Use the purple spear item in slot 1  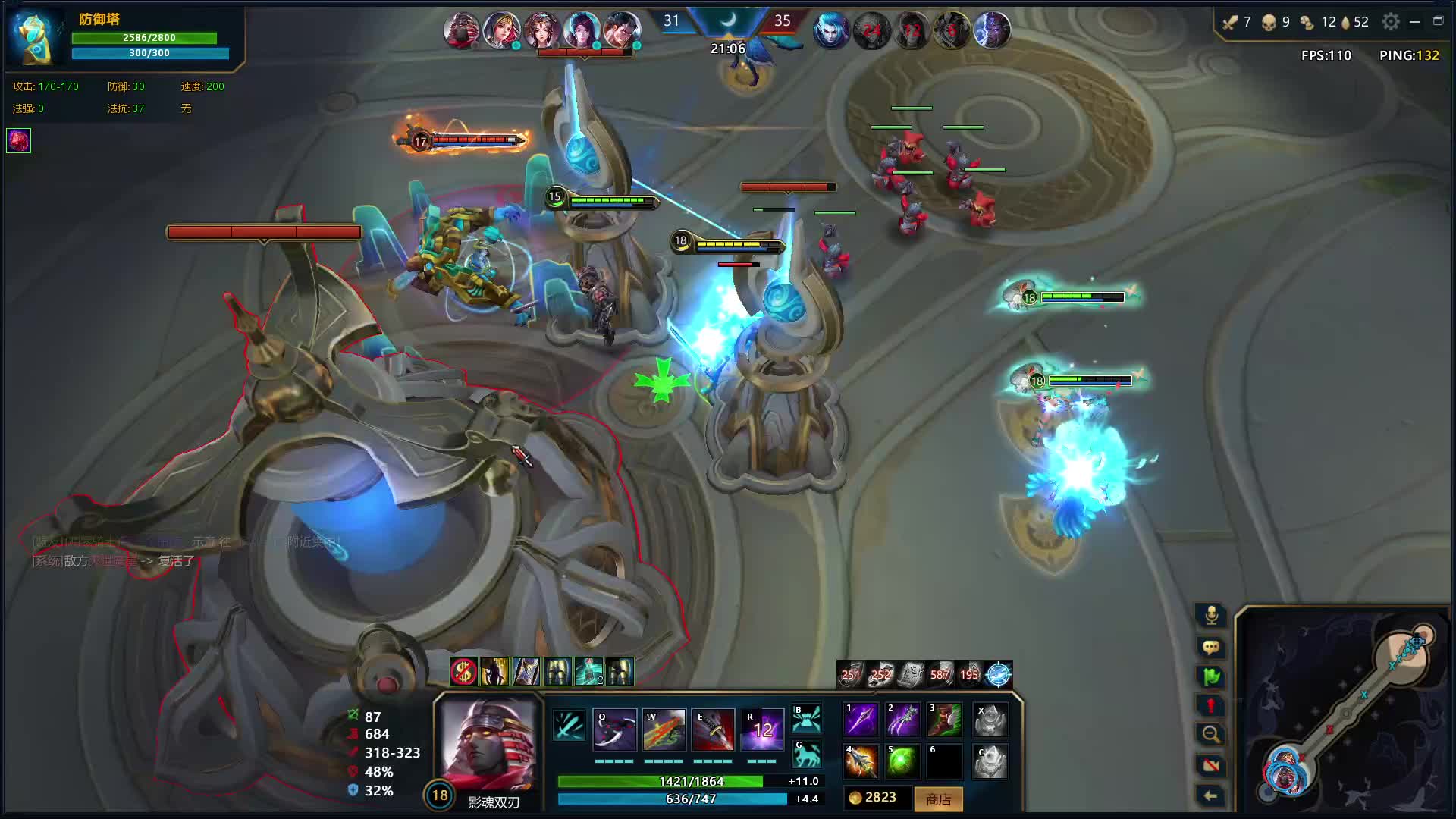coord(861,720)
